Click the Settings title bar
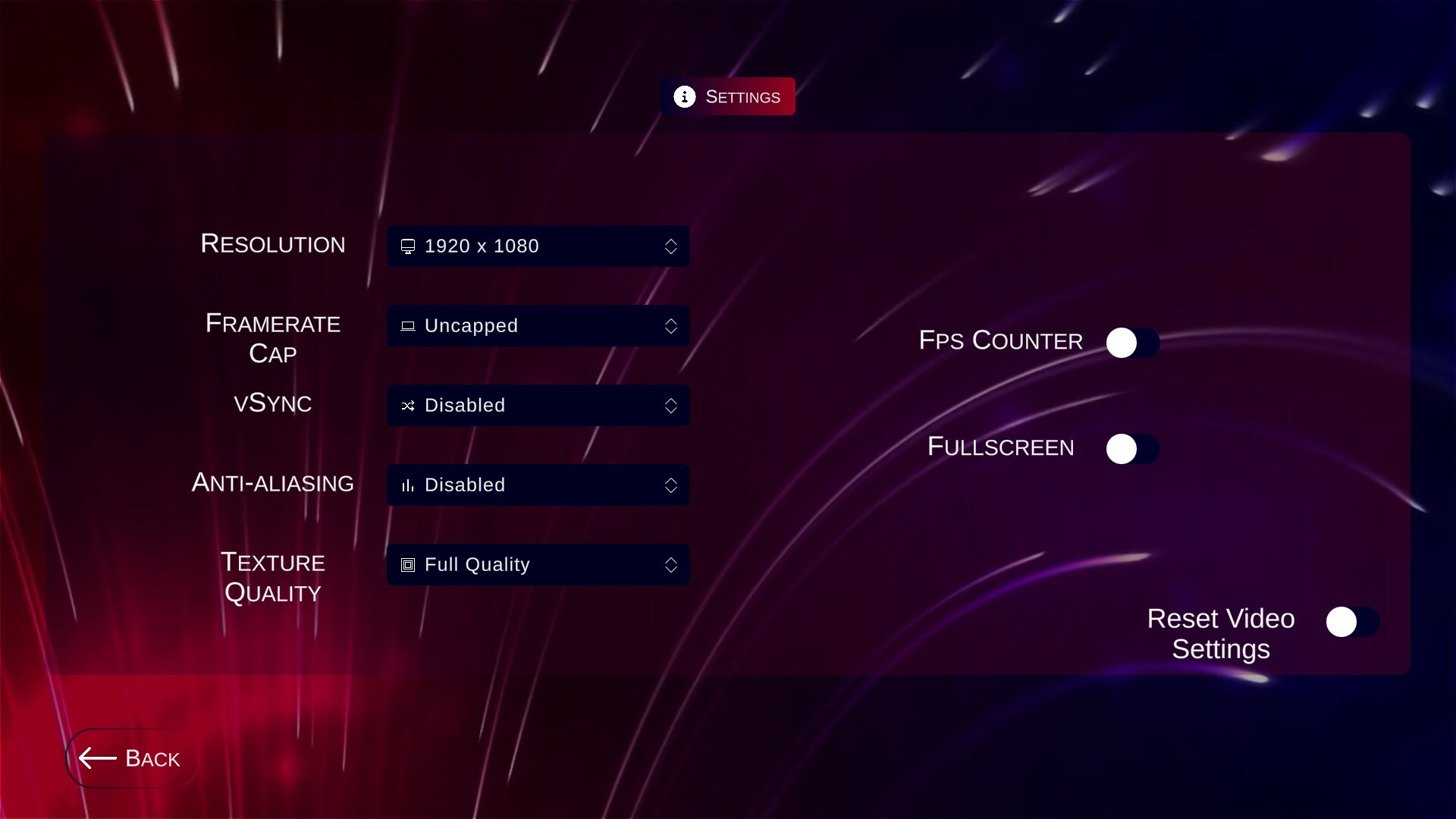This screenshot has width=1456, height=819. (728, 96)
